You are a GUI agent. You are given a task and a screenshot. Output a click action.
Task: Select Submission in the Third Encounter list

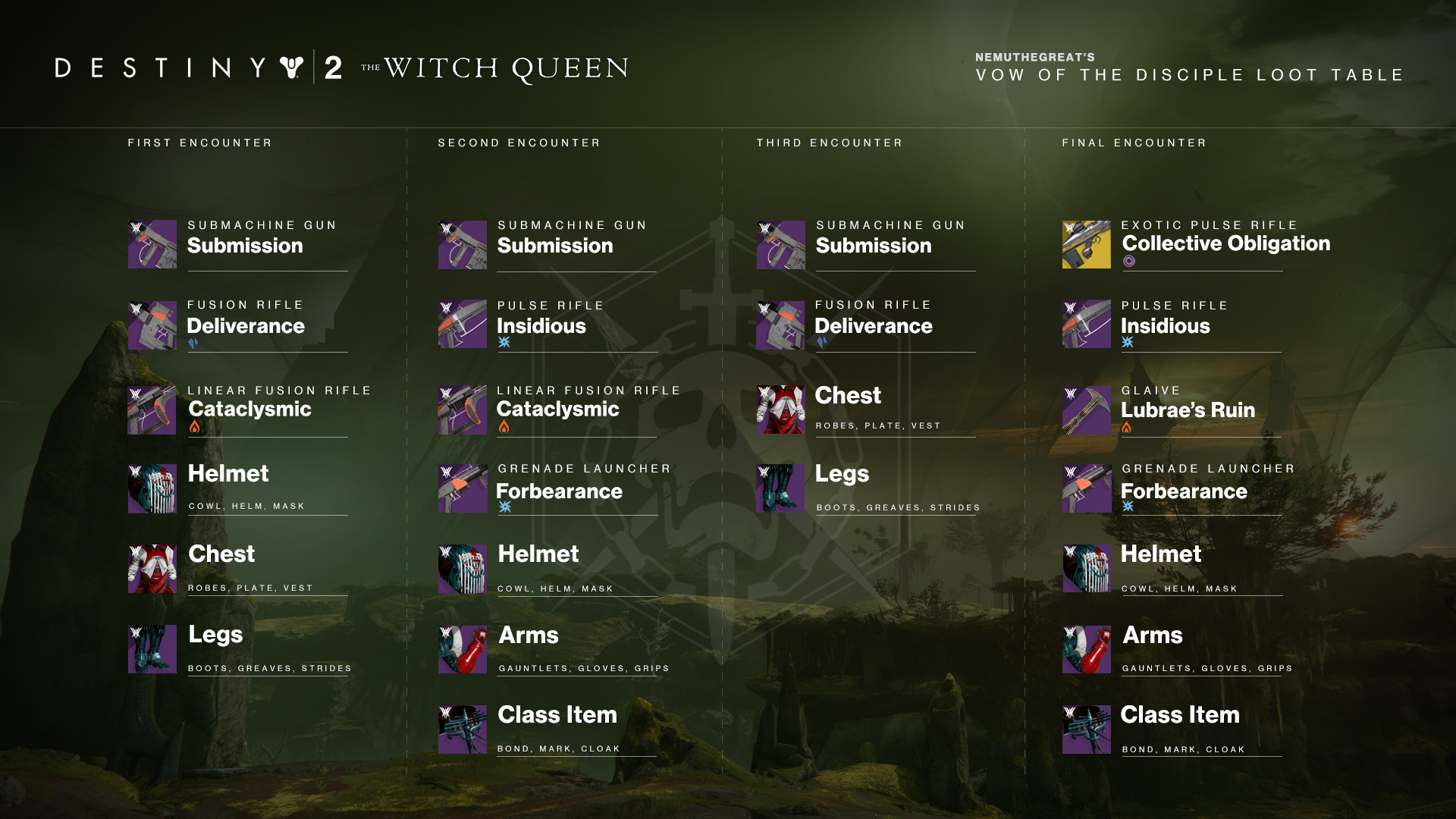tap(873, 246)
